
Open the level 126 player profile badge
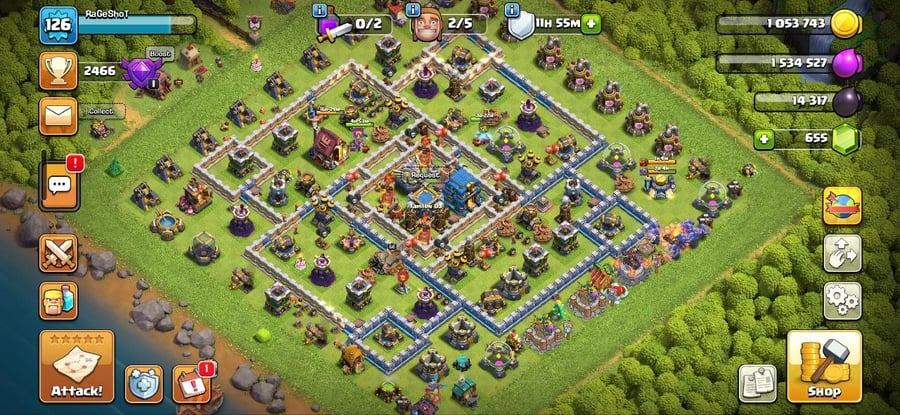click(58, 24)
